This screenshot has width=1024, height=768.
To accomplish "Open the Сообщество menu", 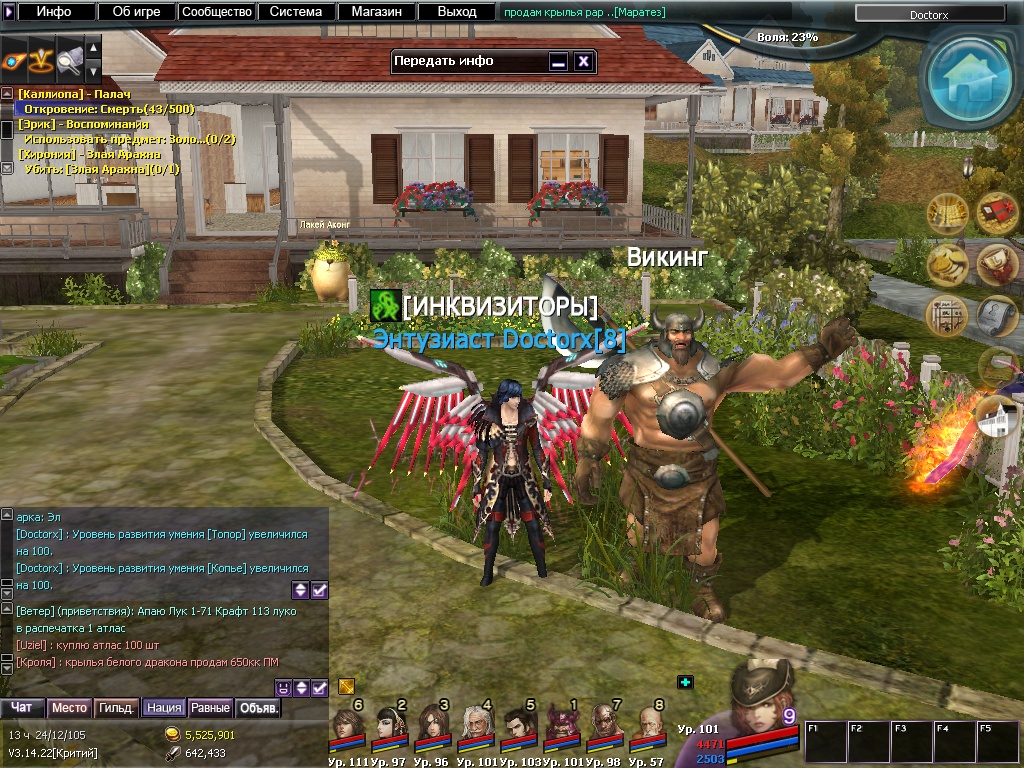I will pos(216,12).
